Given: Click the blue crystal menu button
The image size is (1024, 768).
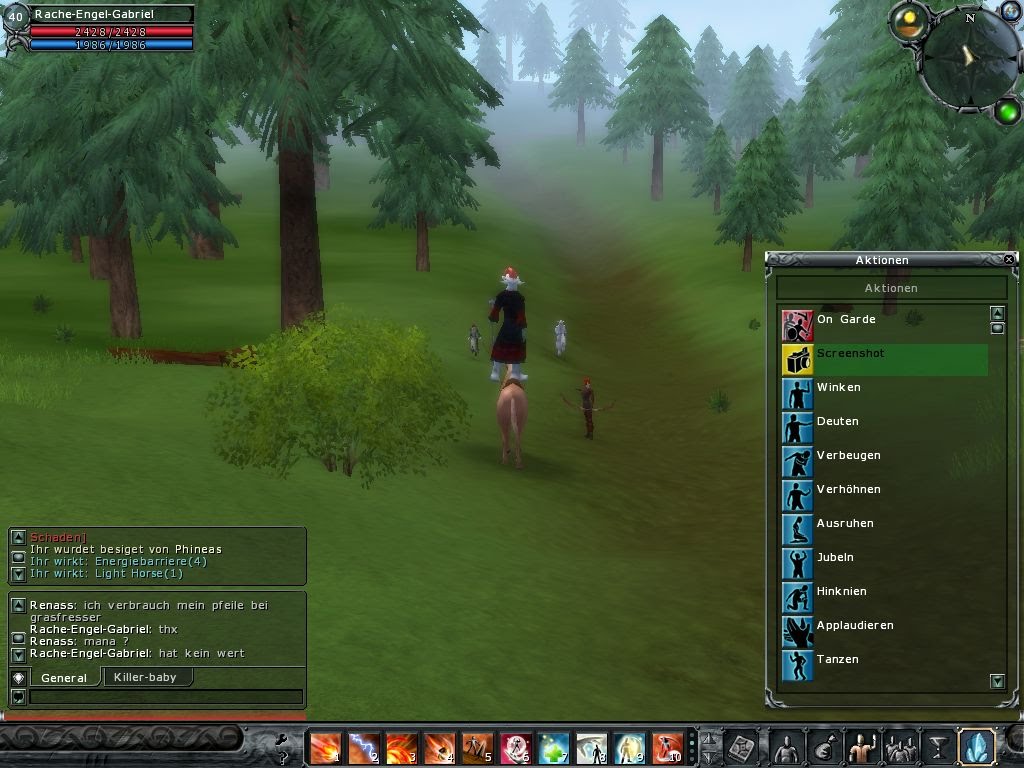Looking at the screenshot, I should coord(975,747).
